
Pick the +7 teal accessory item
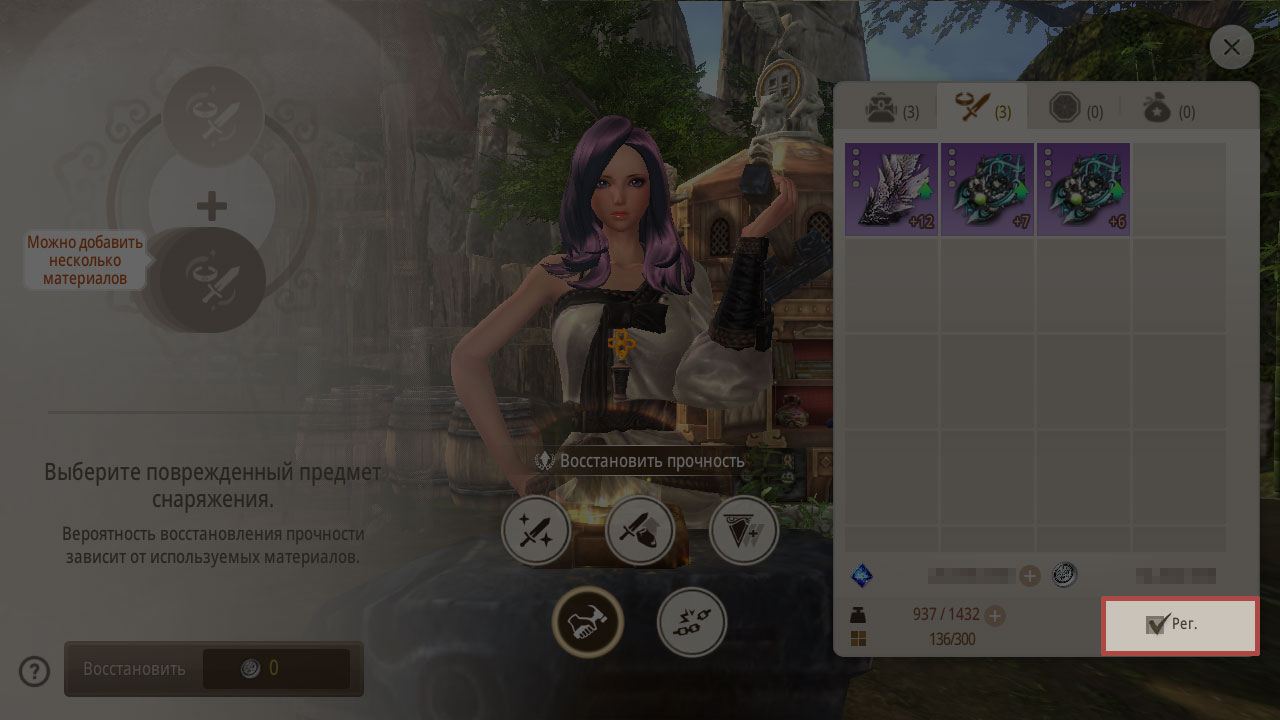(987, 189)
